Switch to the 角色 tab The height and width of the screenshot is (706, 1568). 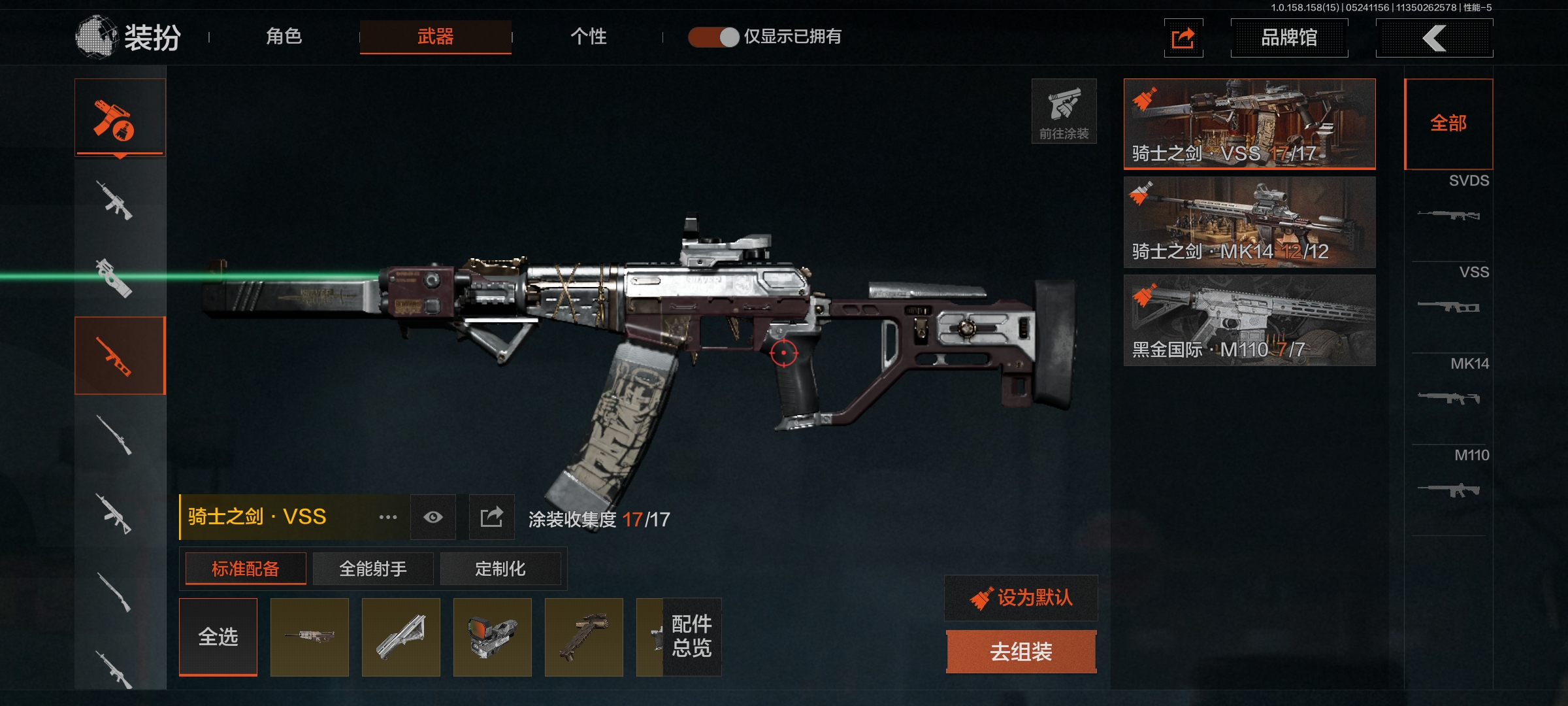pos(284,37)
